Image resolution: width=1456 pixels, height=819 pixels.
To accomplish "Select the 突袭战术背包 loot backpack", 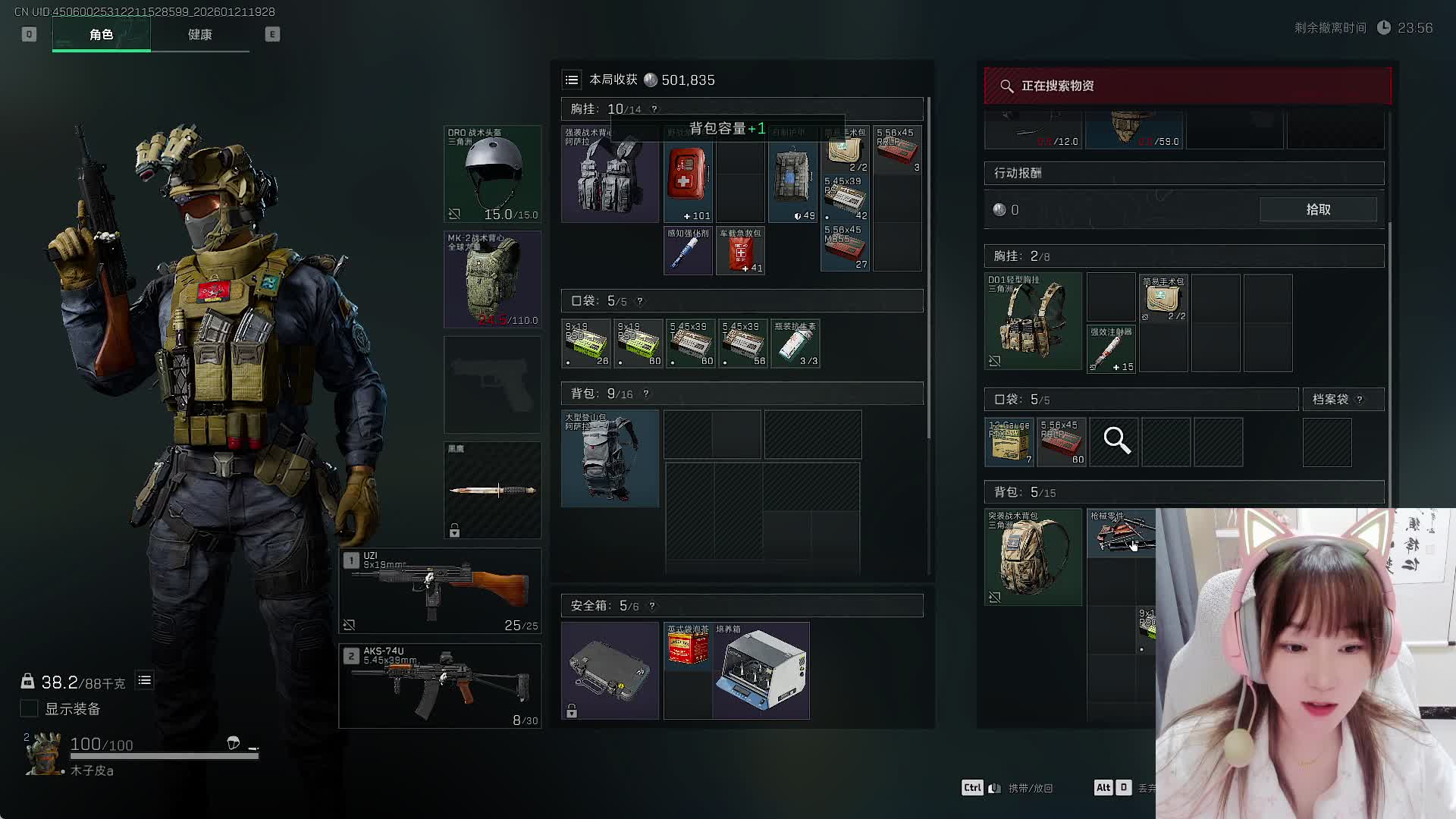I will [x=1033, y=557].
